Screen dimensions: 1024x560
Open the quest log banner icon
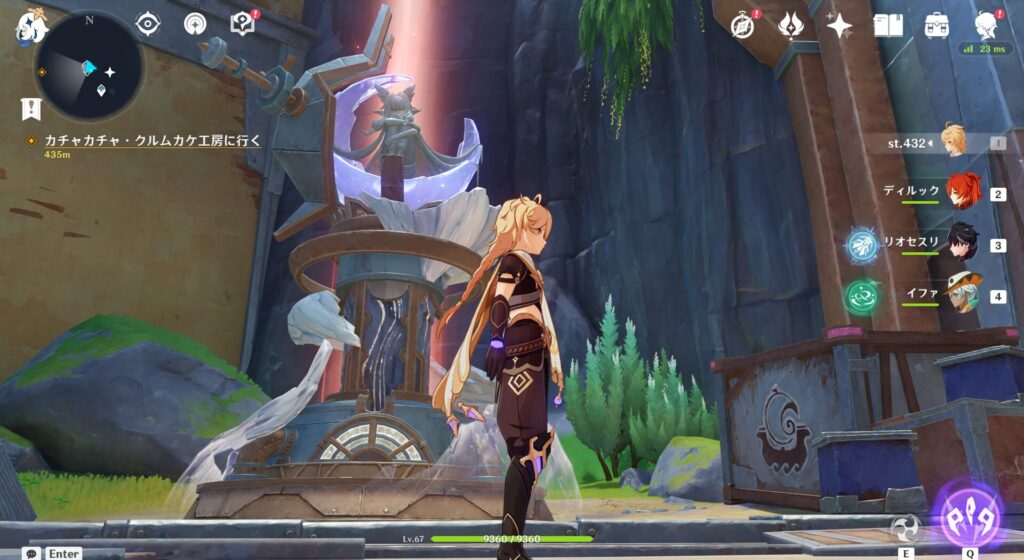(x=31, y=108)
